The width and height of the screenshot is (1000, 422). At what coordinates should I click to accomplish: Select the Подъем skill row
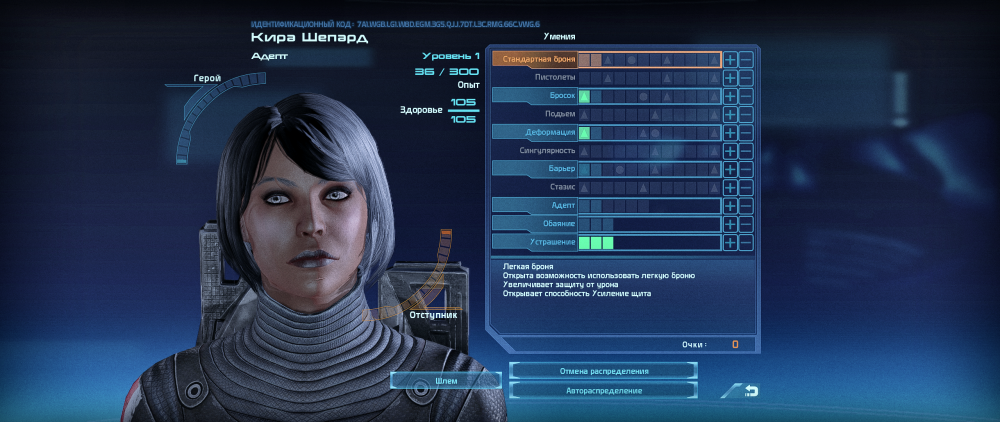(x=536, y=114)
